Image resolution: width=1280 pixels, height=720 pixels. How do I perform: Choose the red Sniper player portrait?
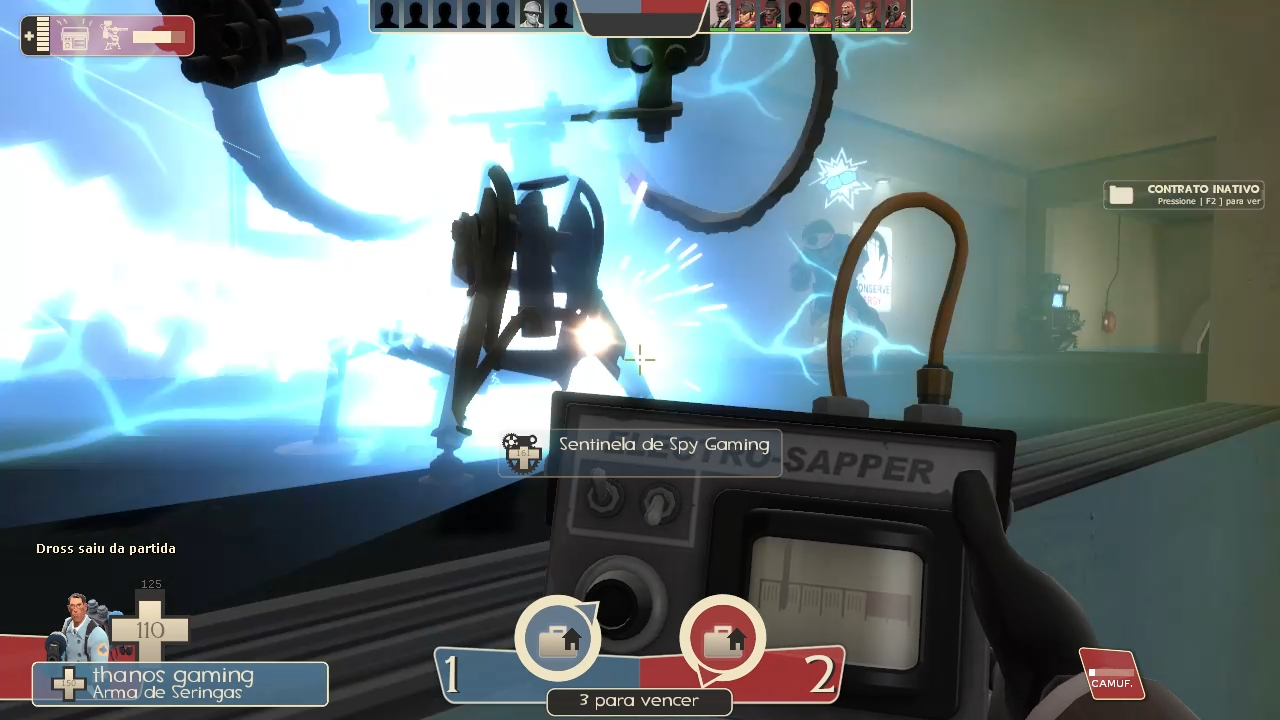point(870,15)
